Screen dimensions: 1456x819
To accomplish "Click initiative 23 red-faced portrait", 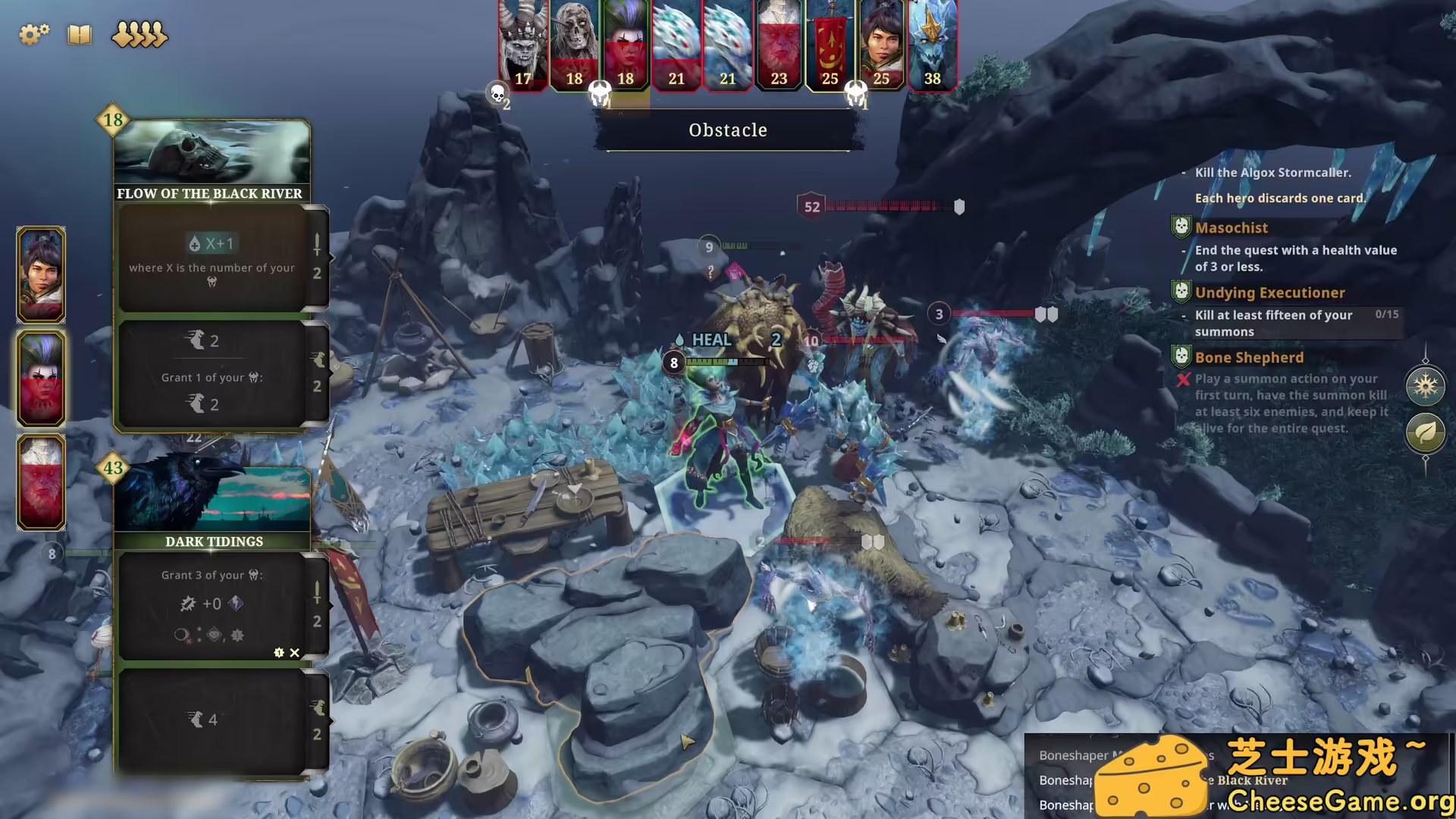I will tap(779, 45).
